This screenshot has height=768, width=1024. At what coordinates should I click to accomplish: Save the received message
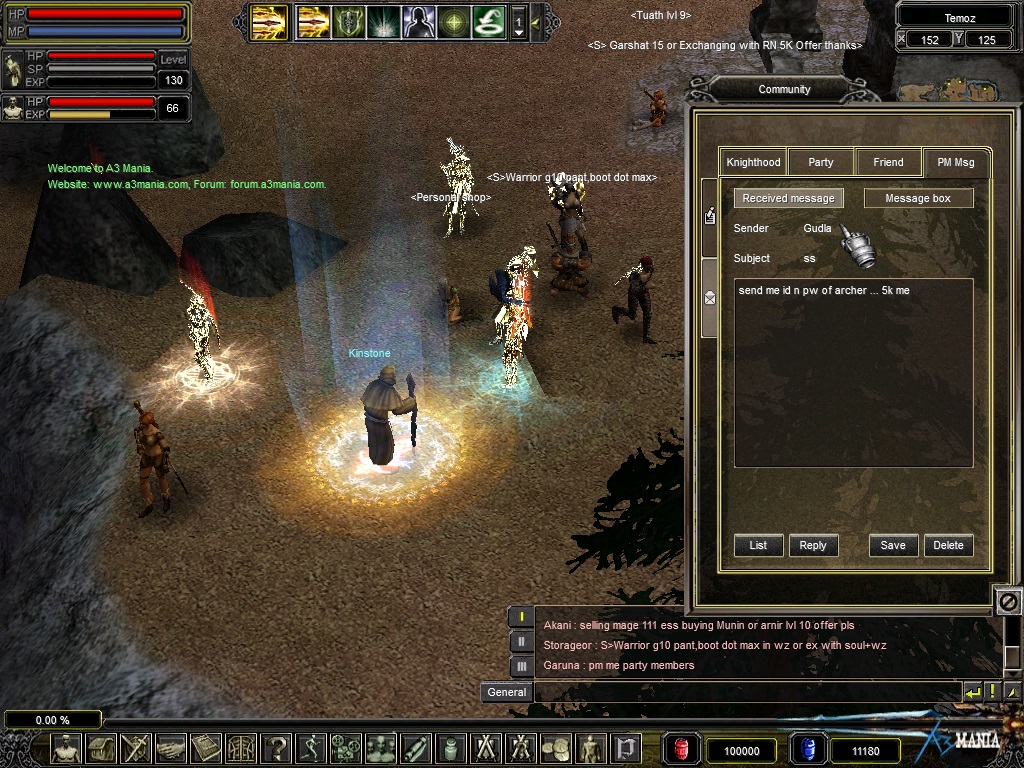point(893,545)
